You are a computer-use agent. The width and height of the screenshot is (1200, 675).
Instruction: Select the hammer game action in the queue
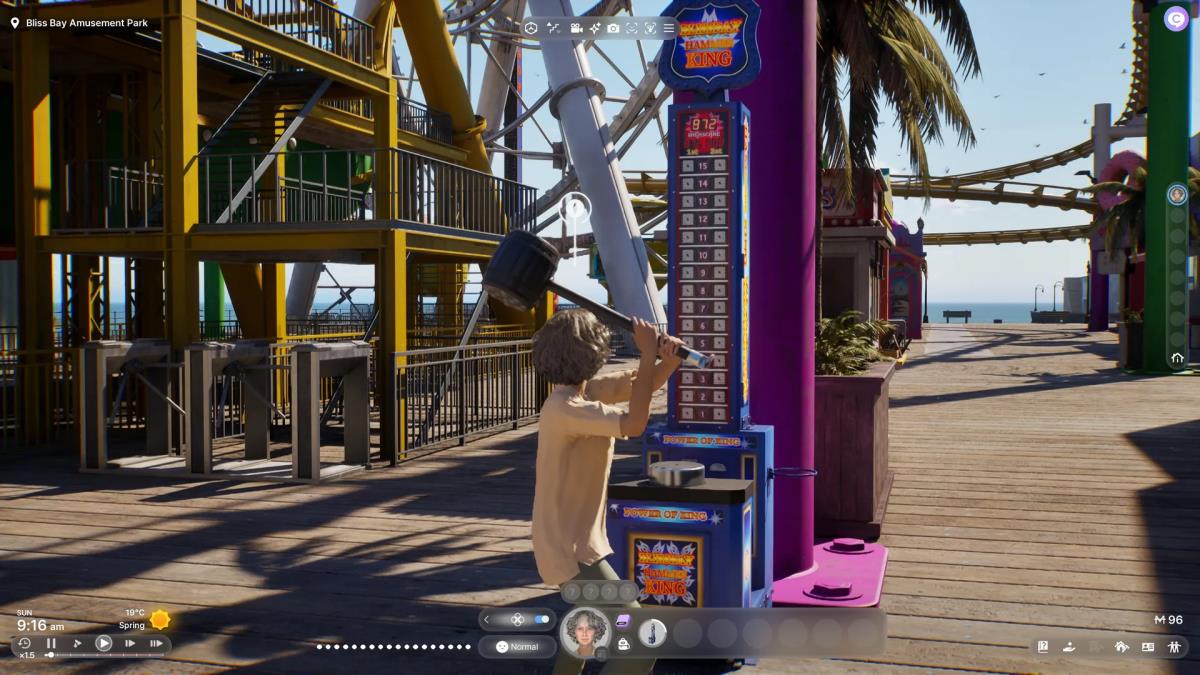point(652,632)
